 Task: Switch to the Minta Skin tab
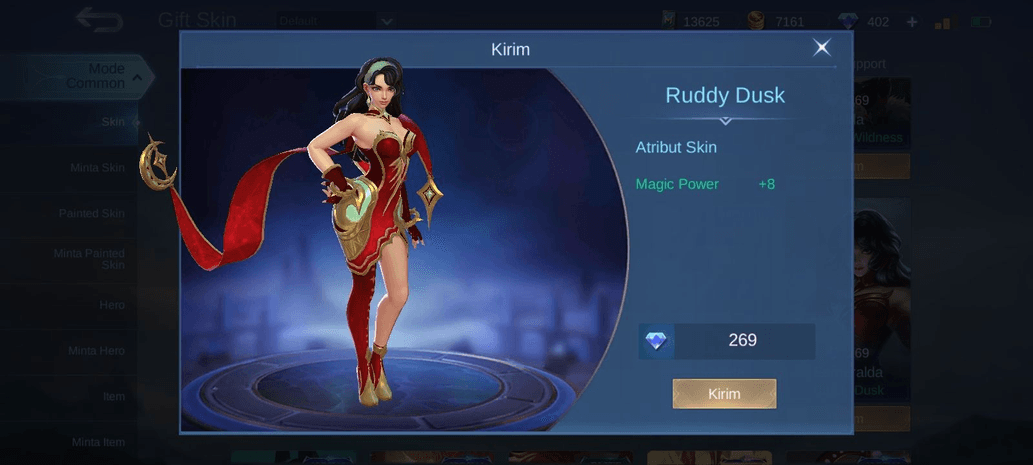[97, 168]
